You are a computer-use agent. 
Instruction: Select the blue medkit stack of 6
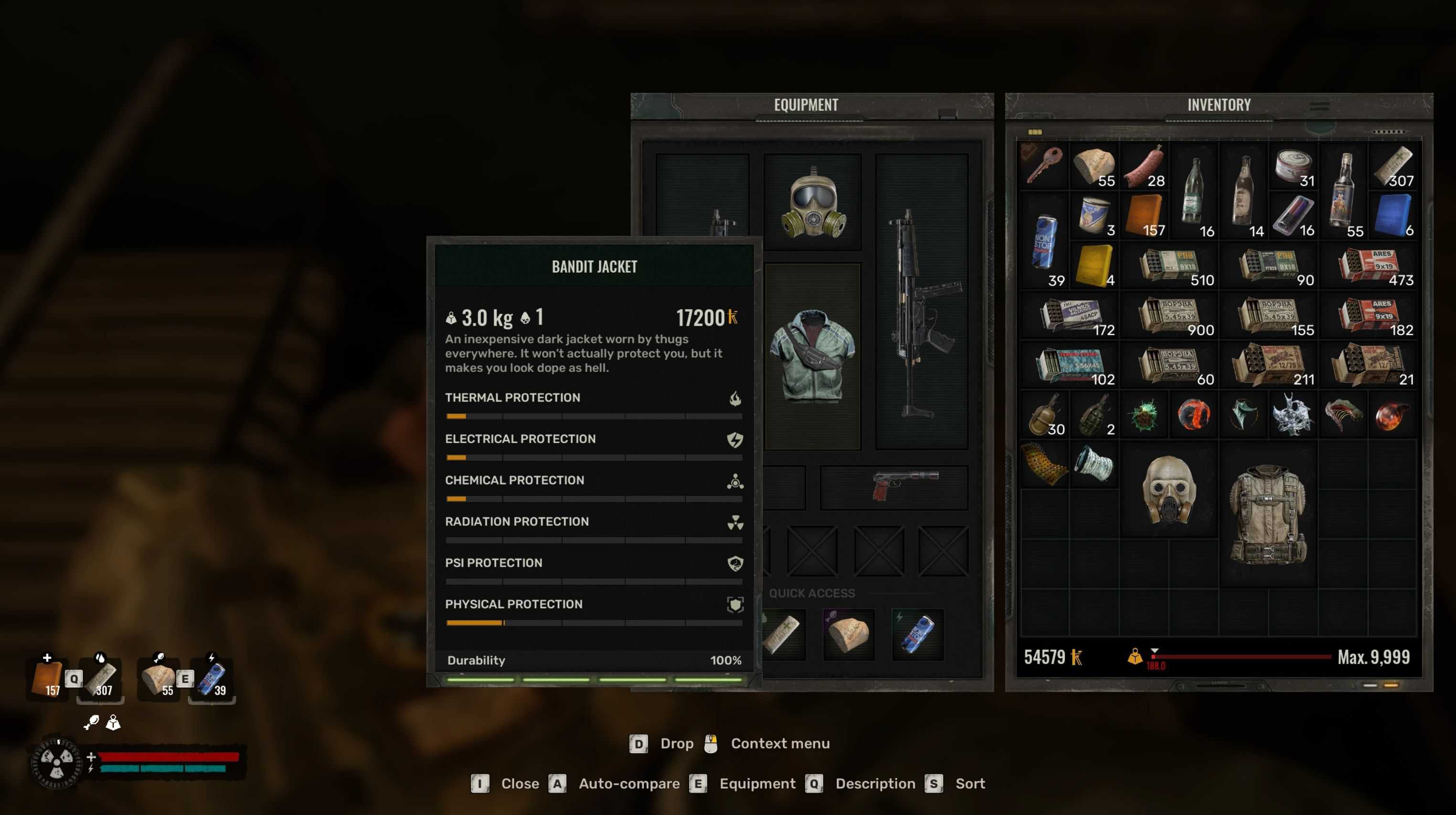coord(1392,215)
